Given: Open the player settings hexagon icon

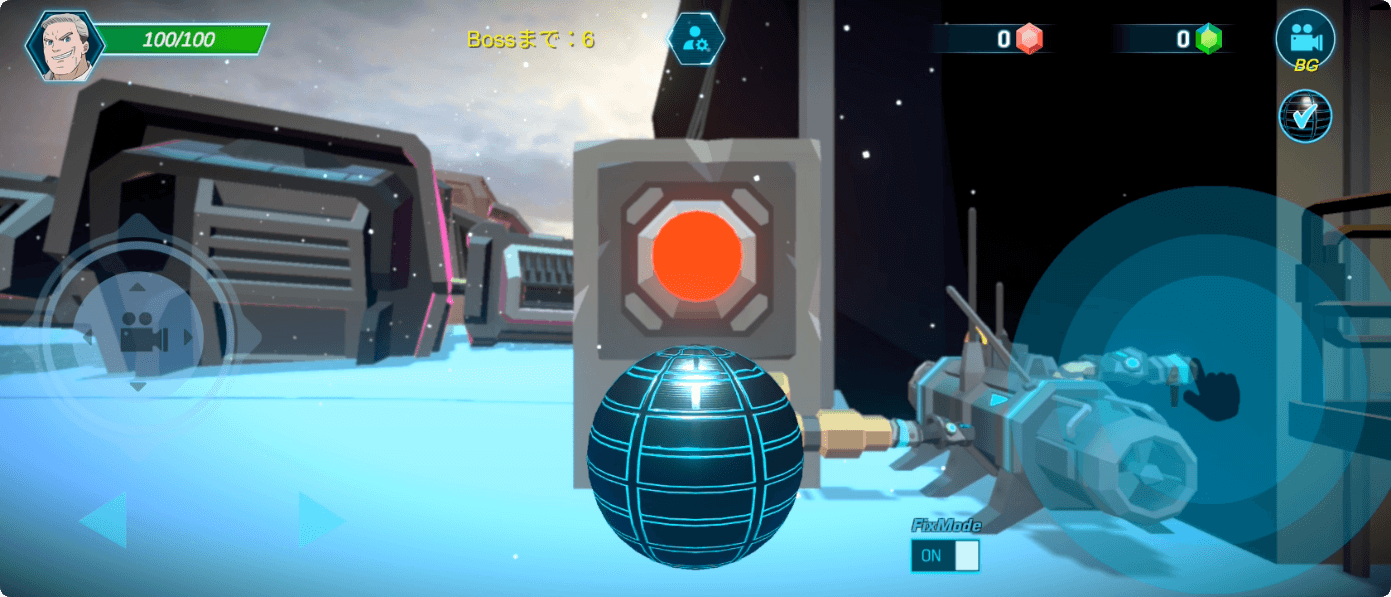Looking at the screenshot, I should tap(695, 40).
